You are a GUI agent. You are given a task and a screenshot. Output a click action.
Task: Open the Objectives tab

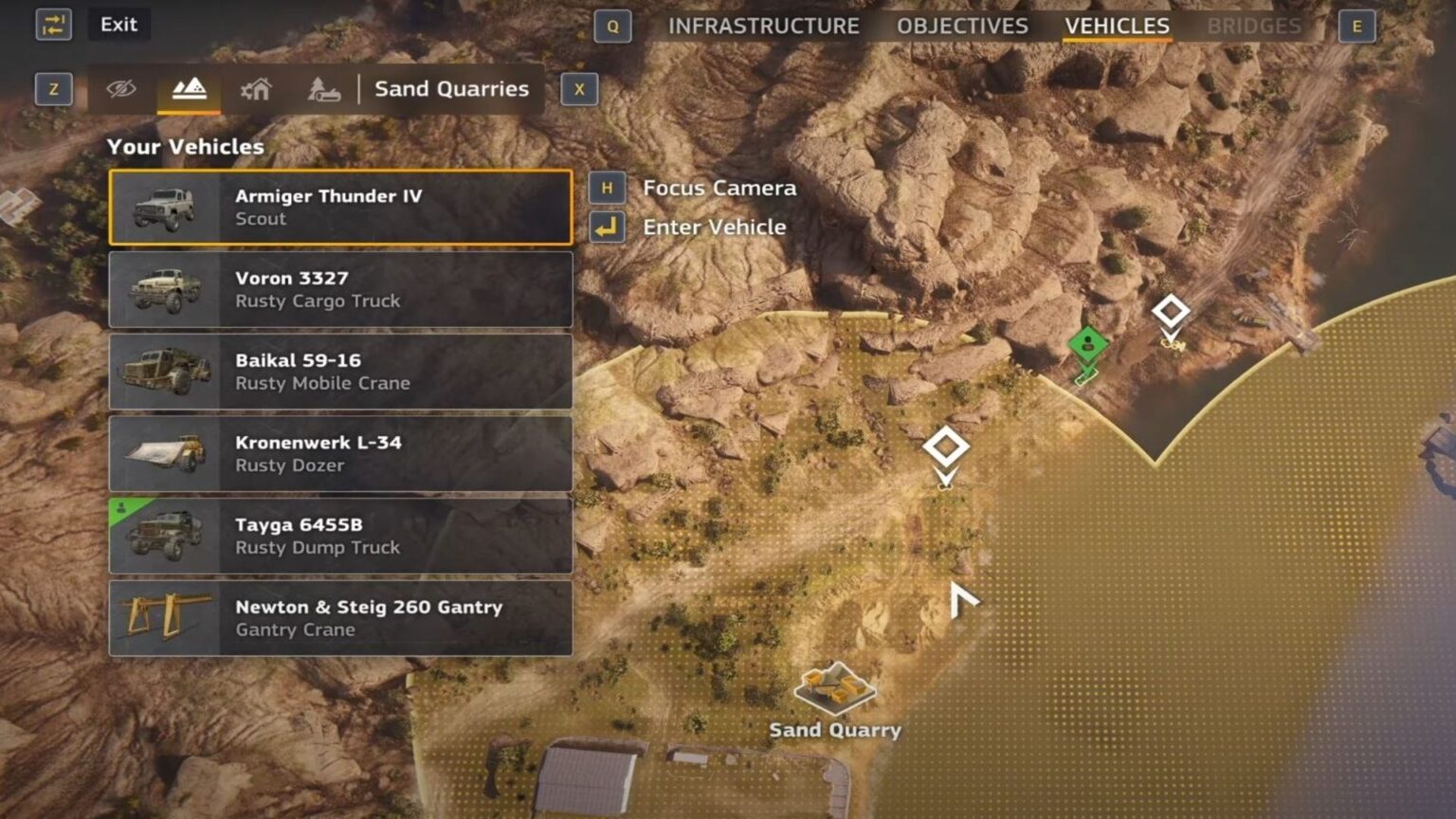(962, 26)
